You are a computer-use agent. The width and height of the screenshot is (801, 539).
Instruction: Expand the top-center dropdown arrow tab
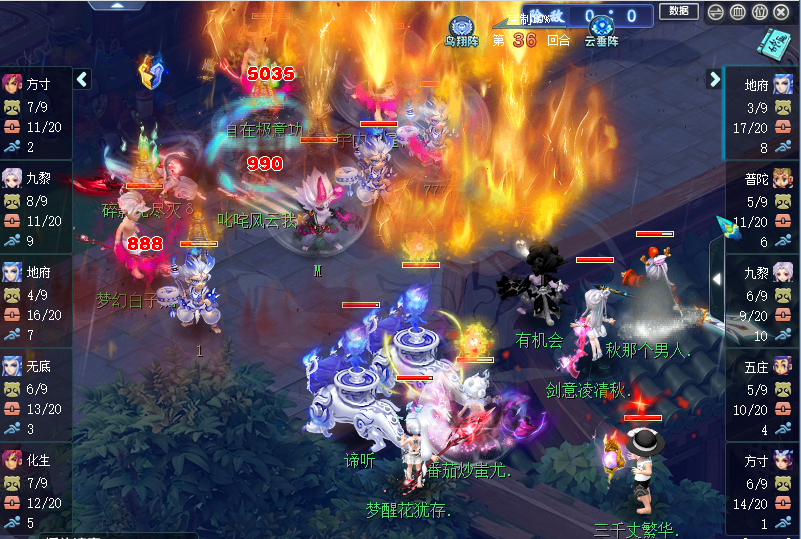(118, 5)
